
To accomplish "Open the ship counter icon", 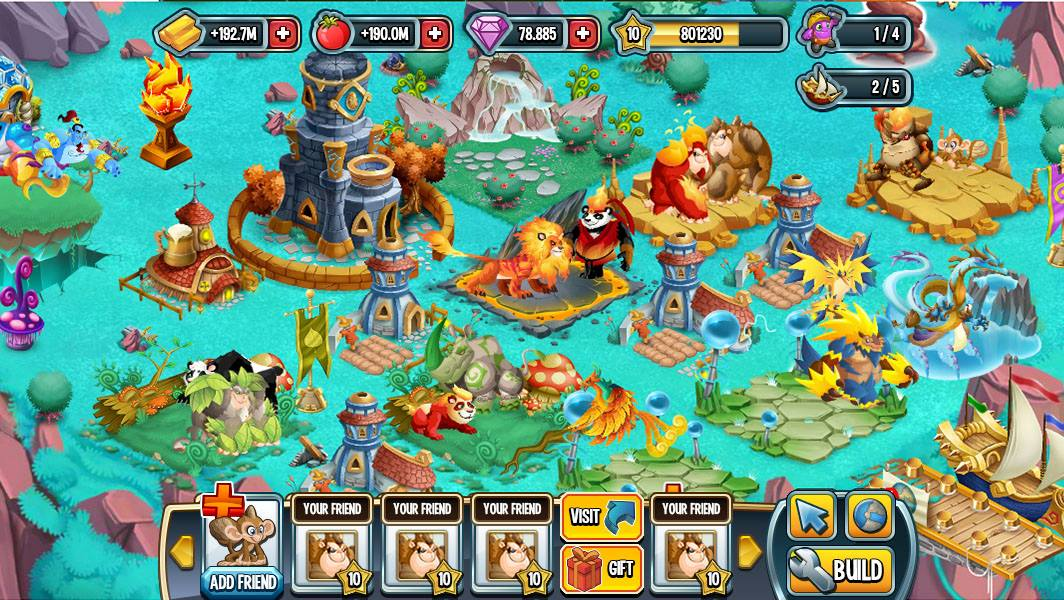I will click(x=820, y=87).
